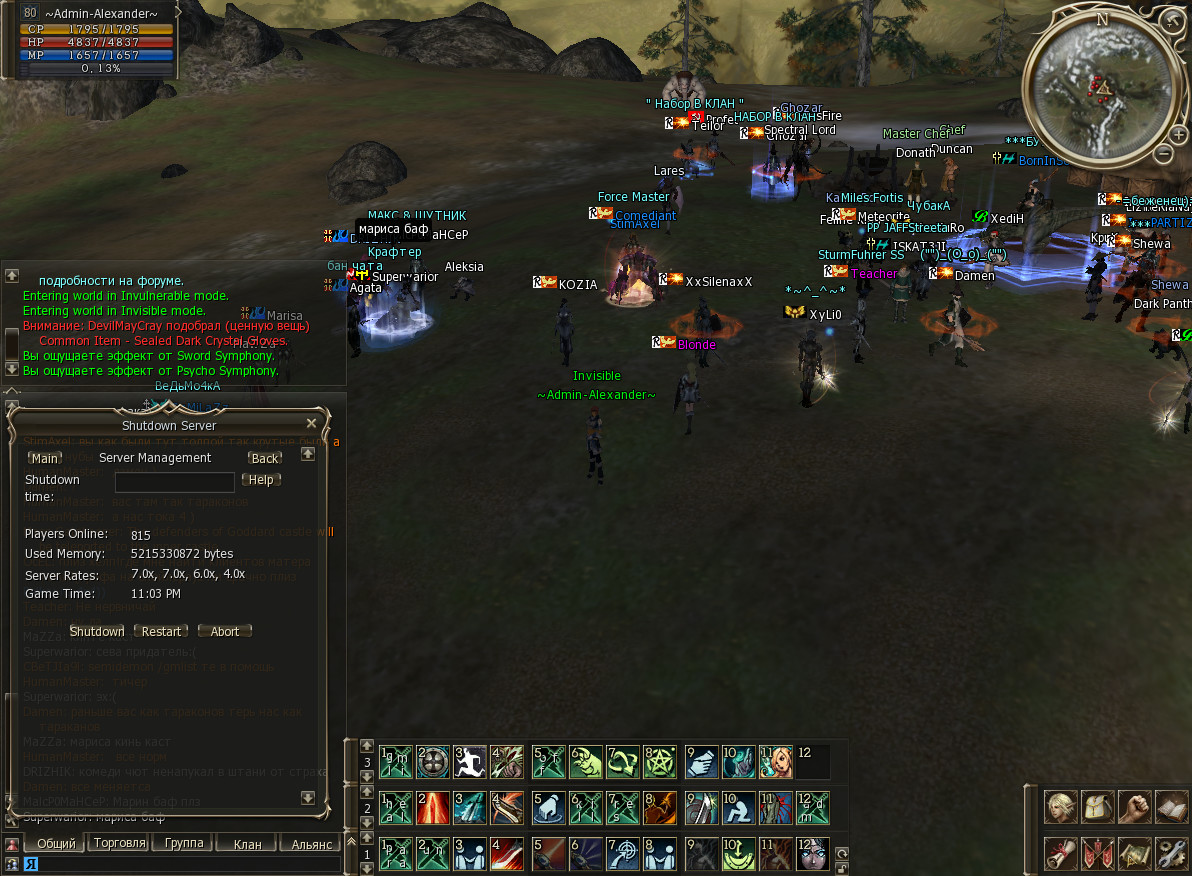
Task: Go Back in the Server Management panel
Action: (265, 458)
